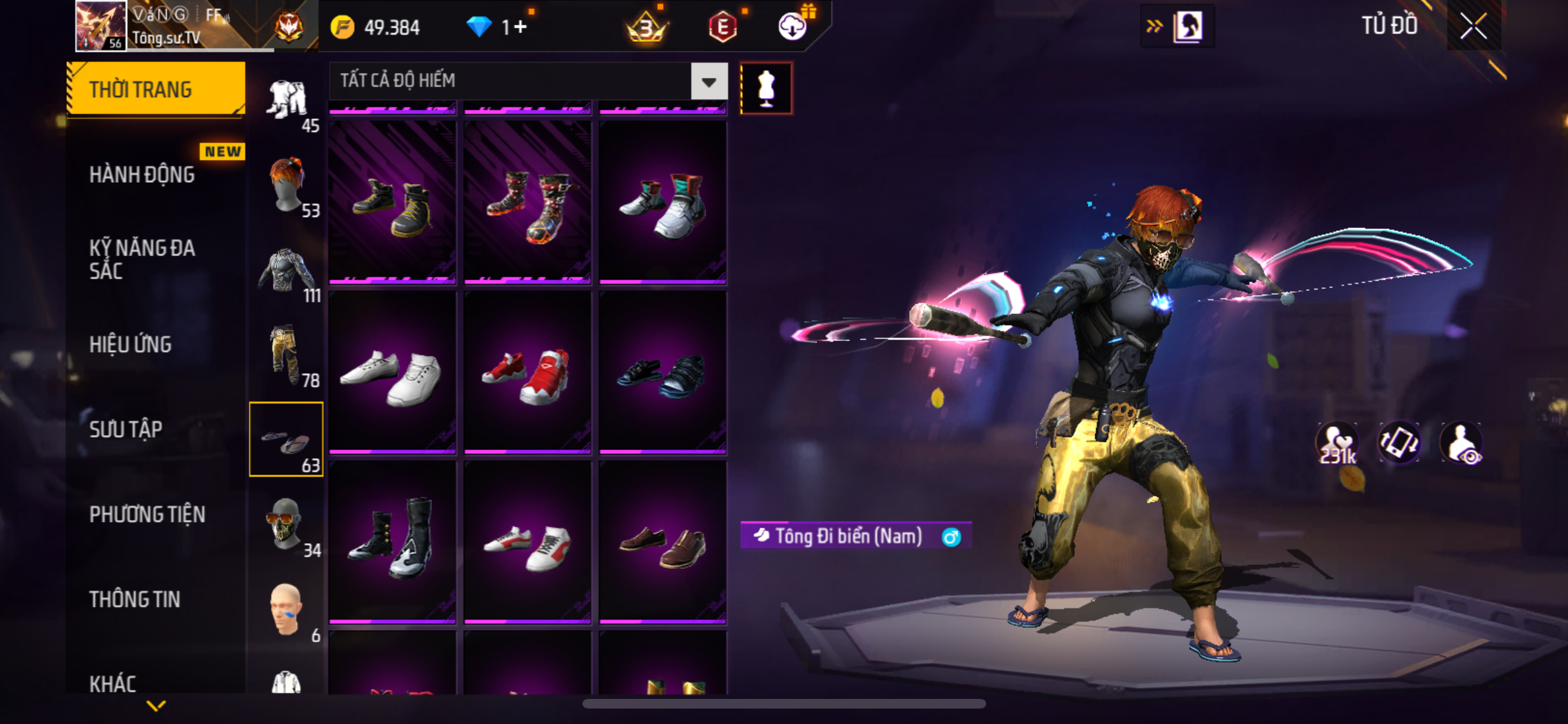Click the mannequin outfit preset button
The image size is (1568, 724).
(766, 88)
